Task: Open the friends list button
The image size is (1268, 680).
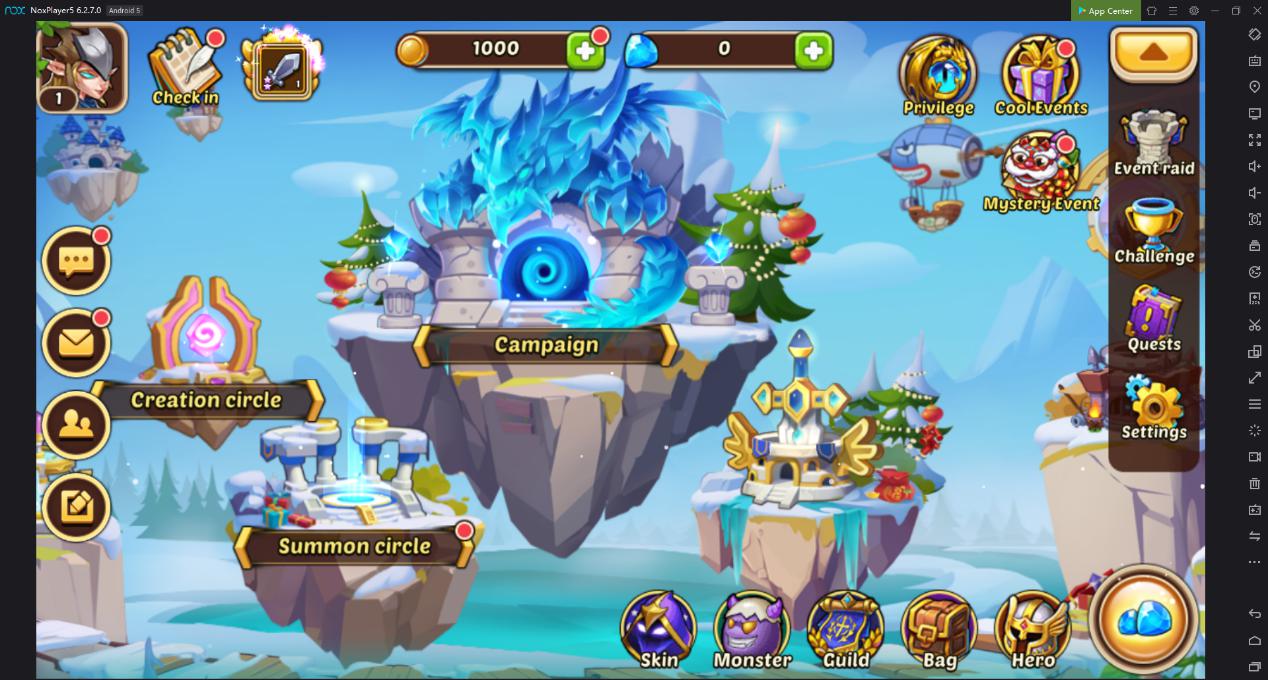Action: (x=76, y=425)
